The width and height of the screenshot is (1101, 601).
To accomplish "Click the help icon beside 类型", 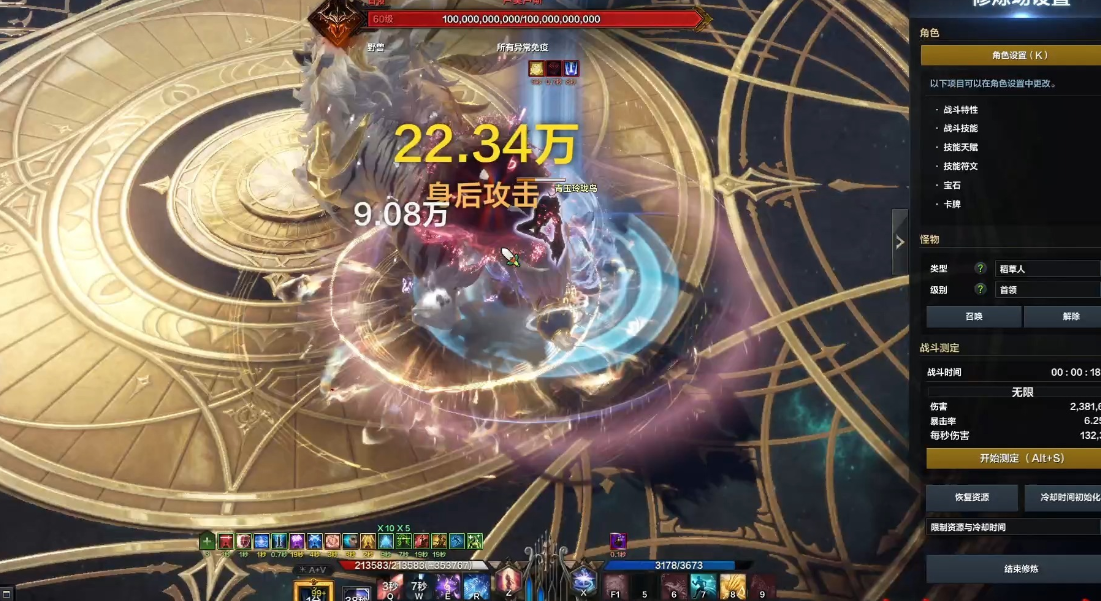I will point(981,269).
